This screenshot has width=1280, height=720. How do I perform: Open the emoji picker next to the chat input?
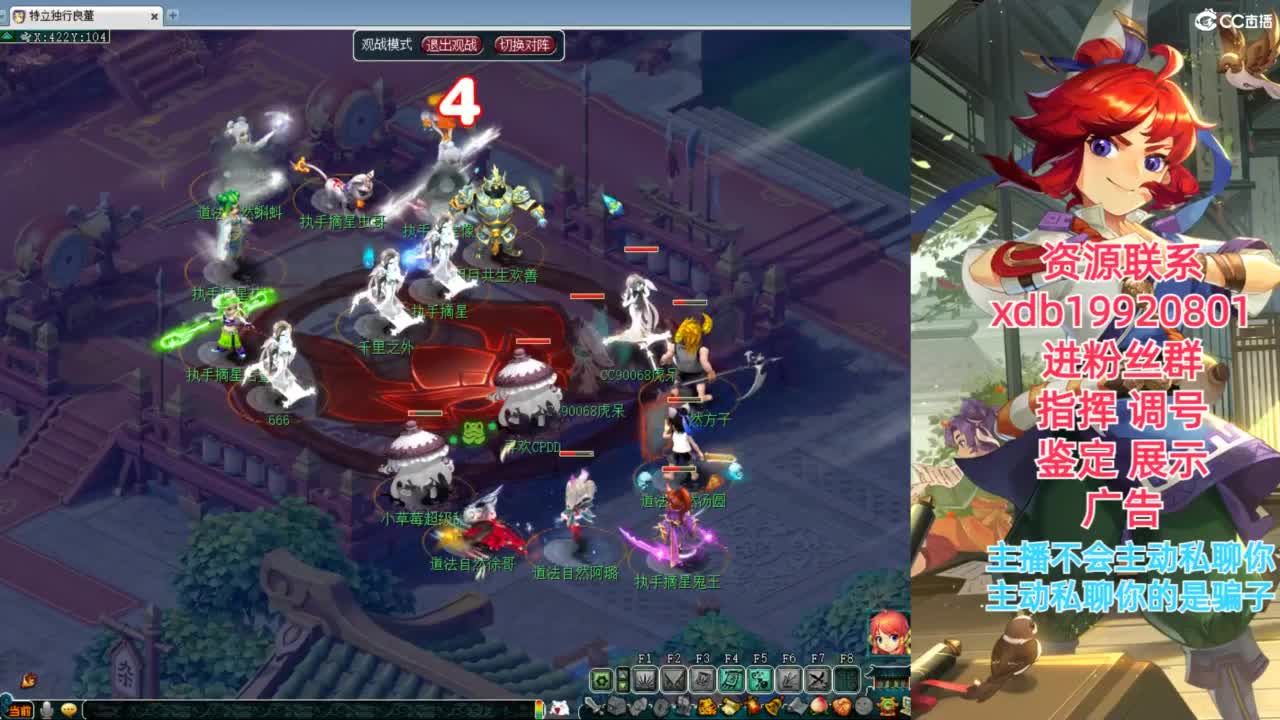click(69, 709)
